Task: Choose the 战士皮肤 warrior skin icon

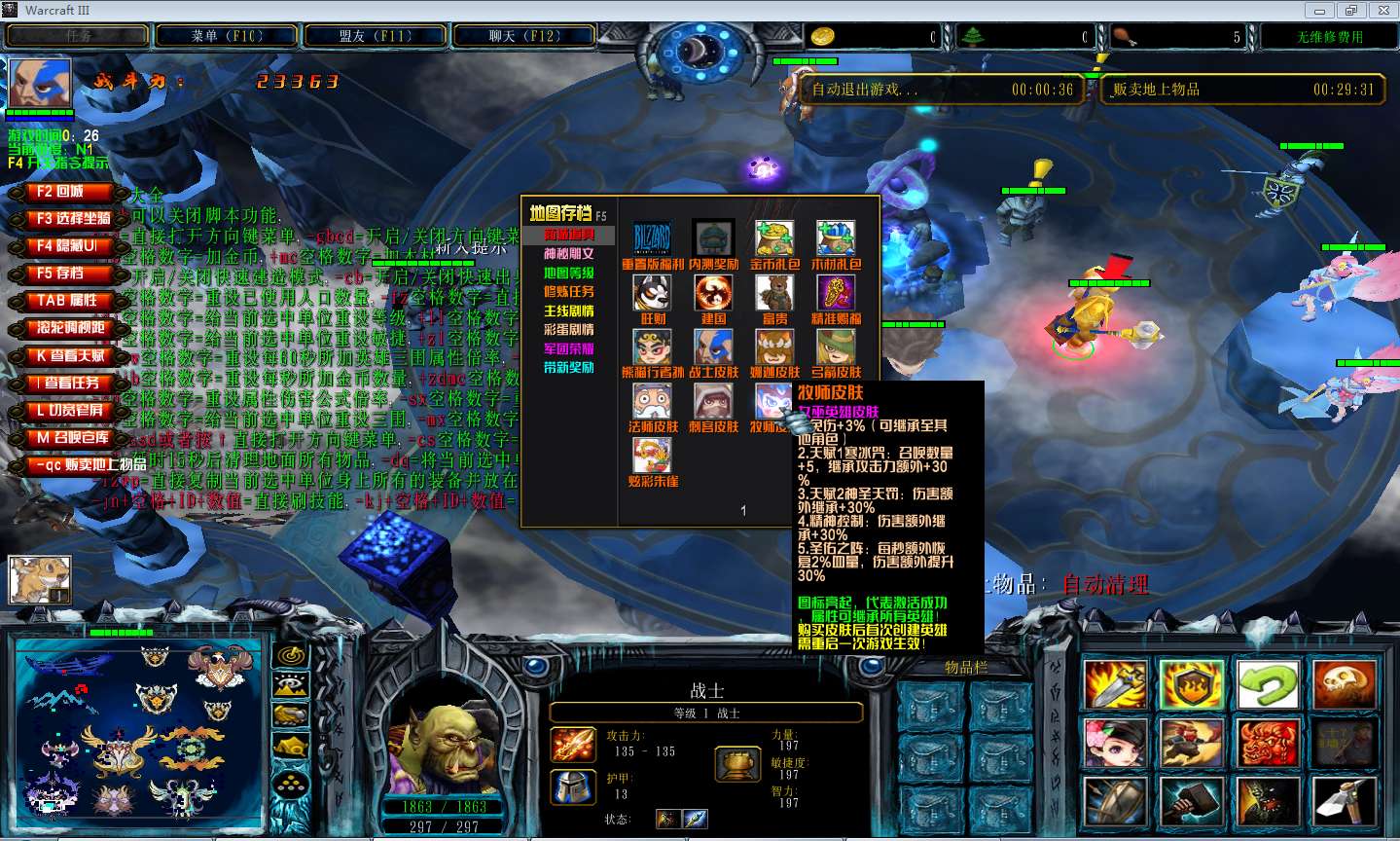Action: [713, 347]
